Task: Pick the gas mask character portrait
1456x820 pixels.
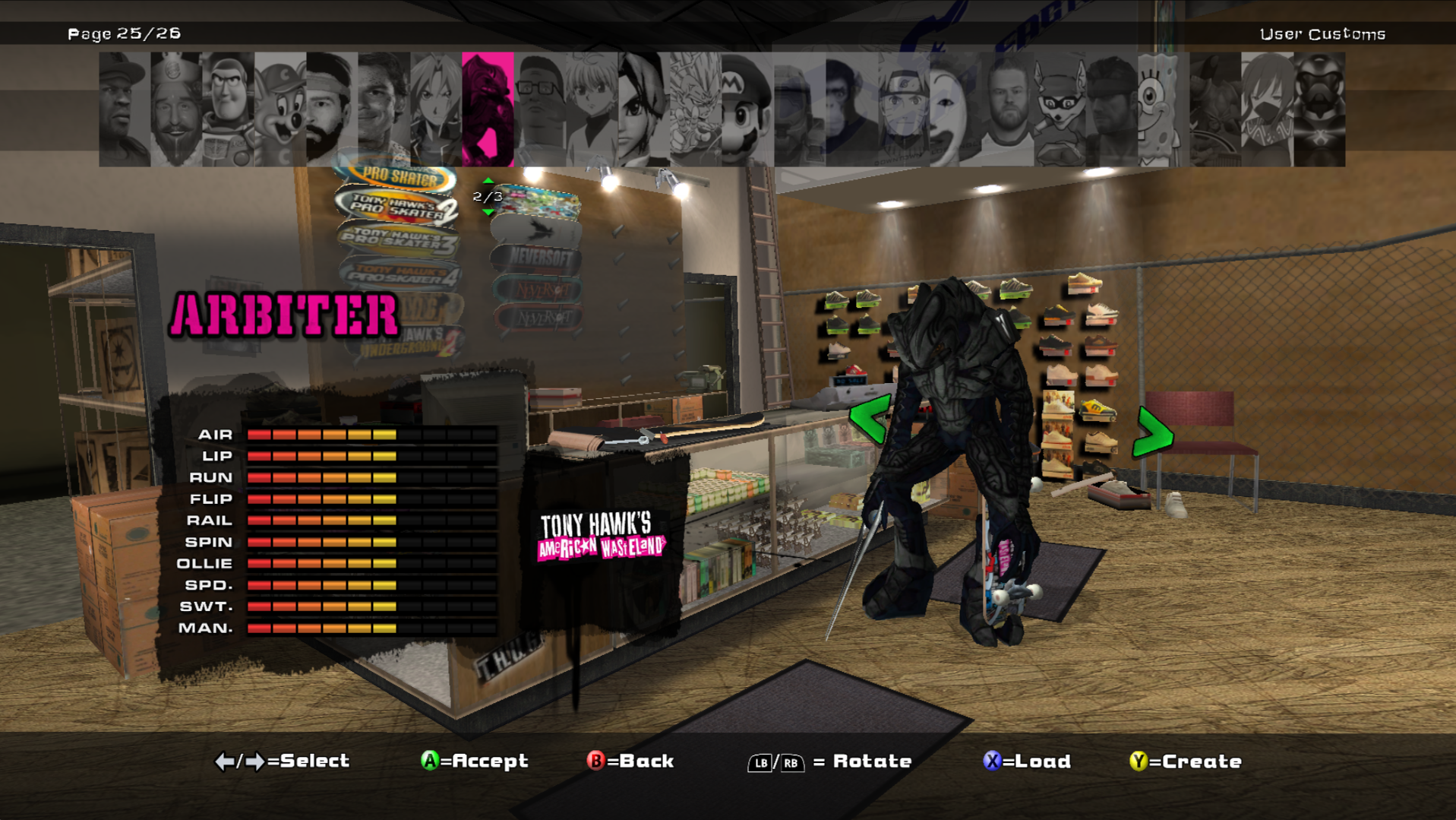Action: (x=1319, y=109)
